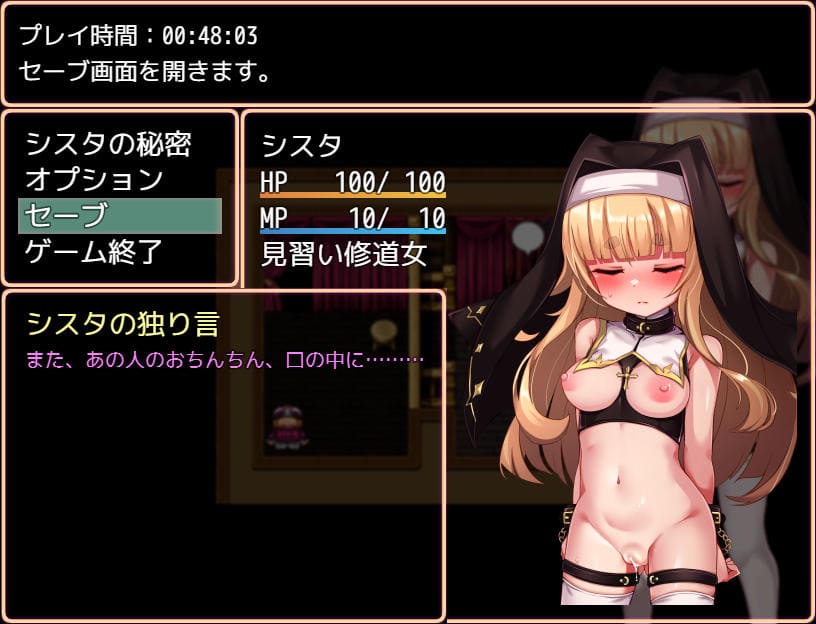The image size is (816, 624).
Task: Choose the highlighted セーブ entry
Action: coord(119,216)
